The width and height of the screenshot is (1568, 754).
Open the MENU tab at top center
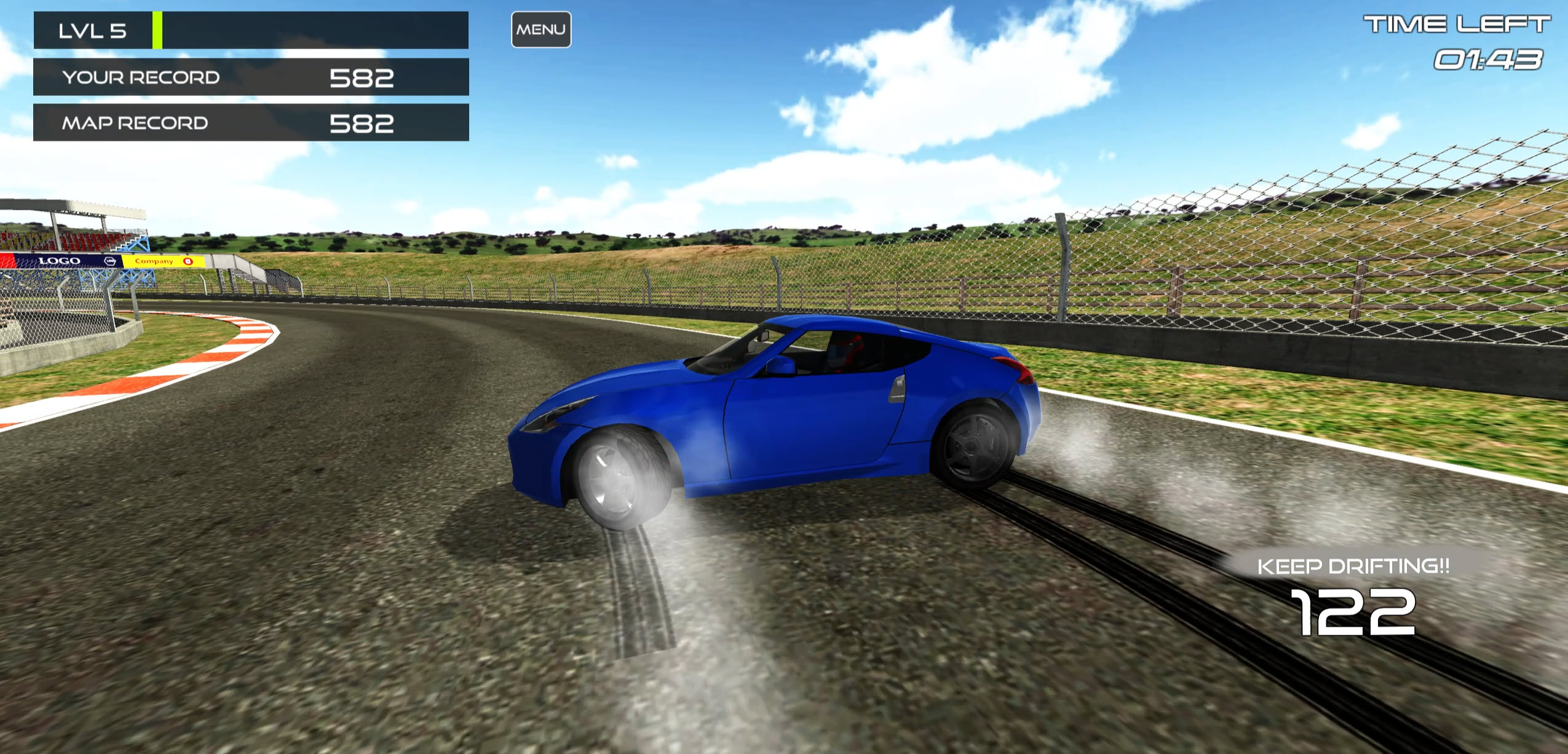click(541, 28)
